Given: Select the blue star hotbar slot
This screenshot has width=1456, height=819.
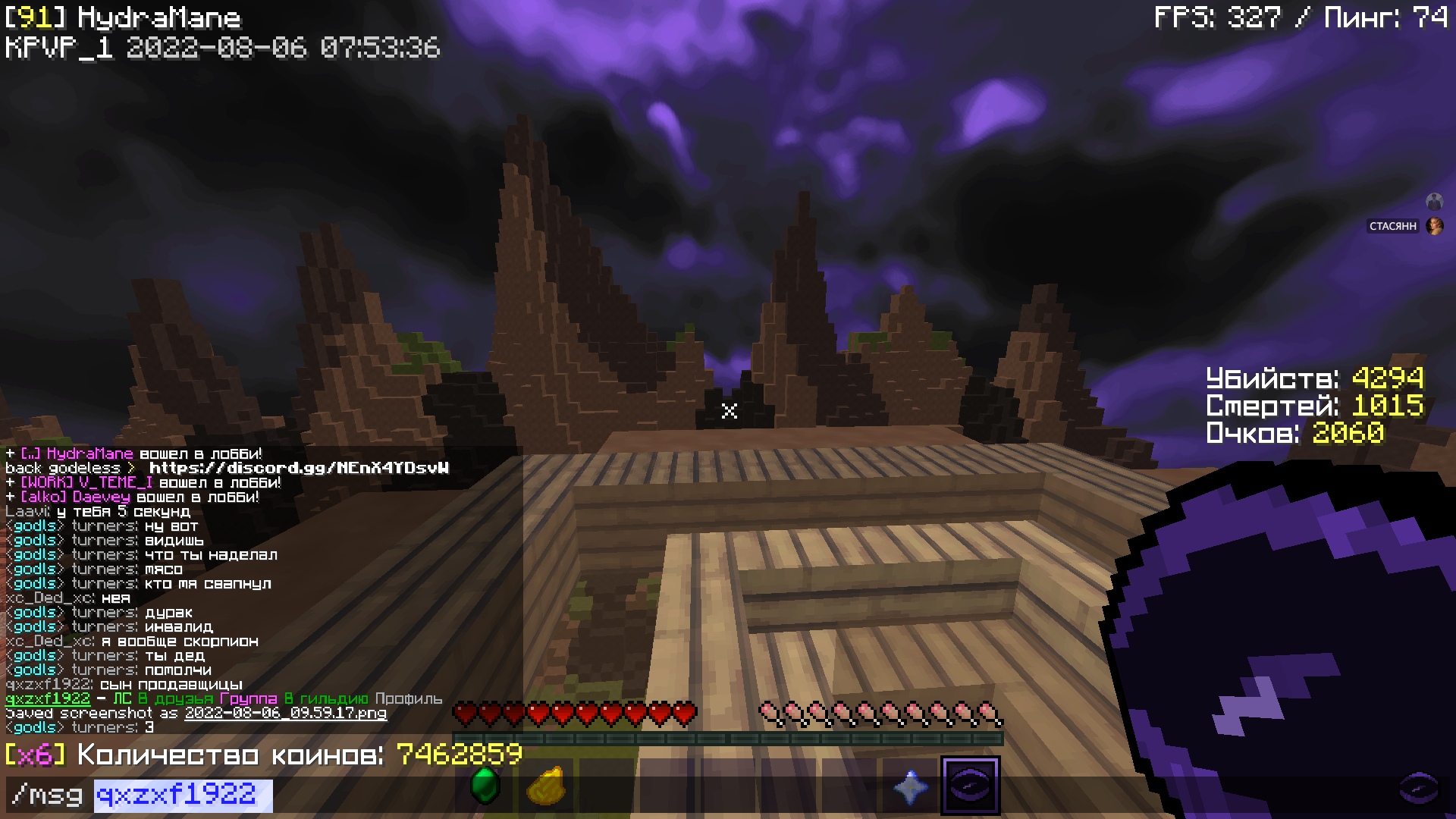Looking at the screenshot, I should pyautogui.click(x=910, y=786).
